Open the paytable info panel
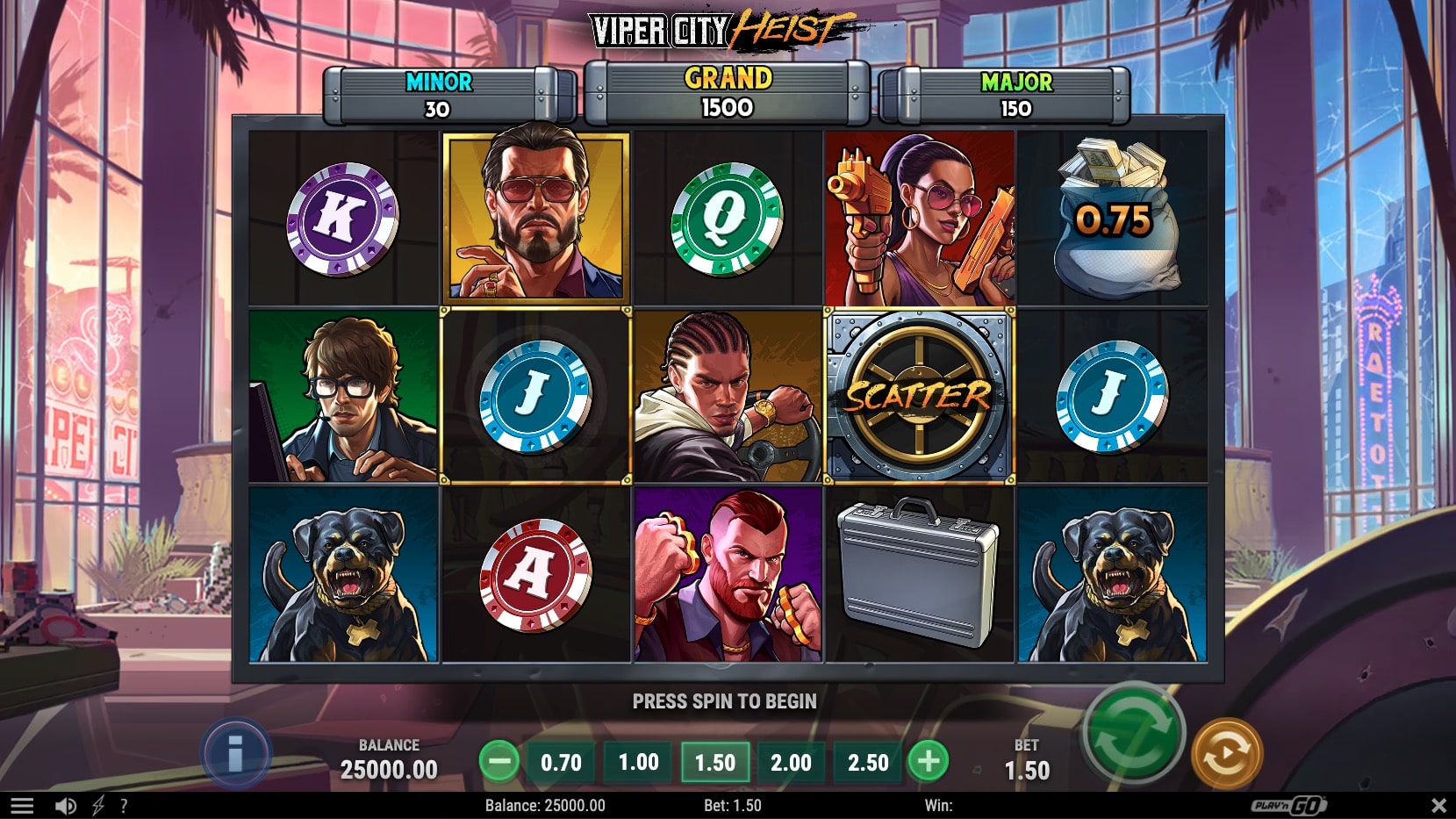1456x819 pixels. click(x=238, y=751)
